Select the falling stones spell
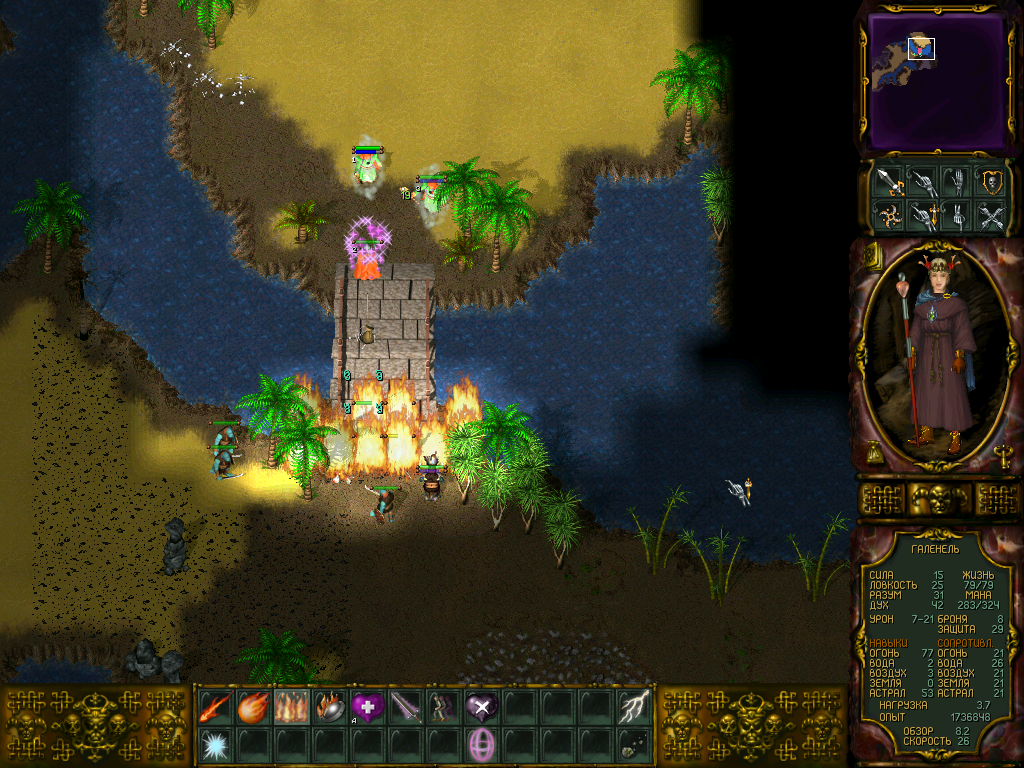1024x768 pixels. pos(634,745)
